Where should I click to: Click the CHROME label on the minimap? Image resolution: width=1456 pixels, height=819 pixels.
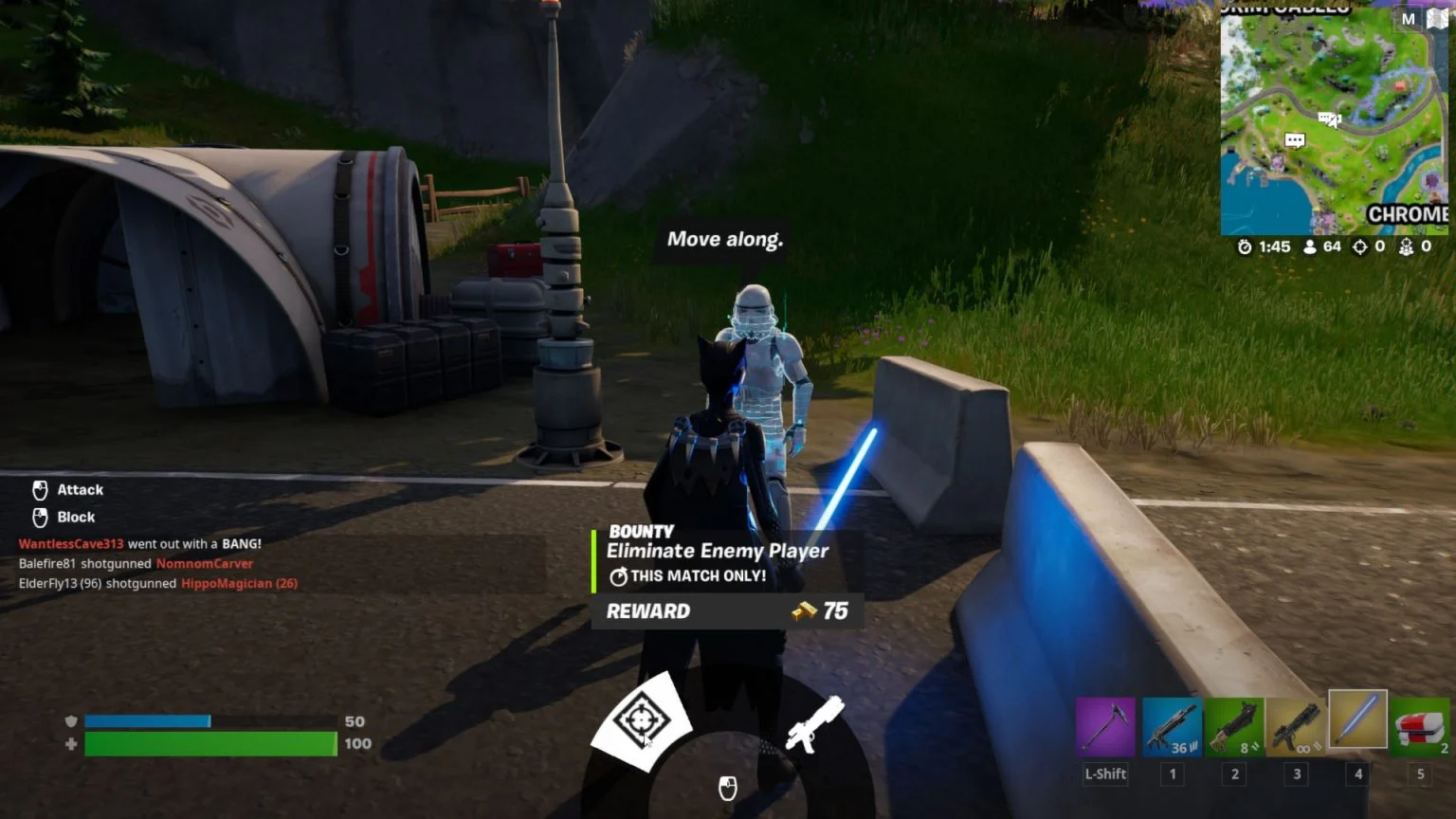[1407, 215]
